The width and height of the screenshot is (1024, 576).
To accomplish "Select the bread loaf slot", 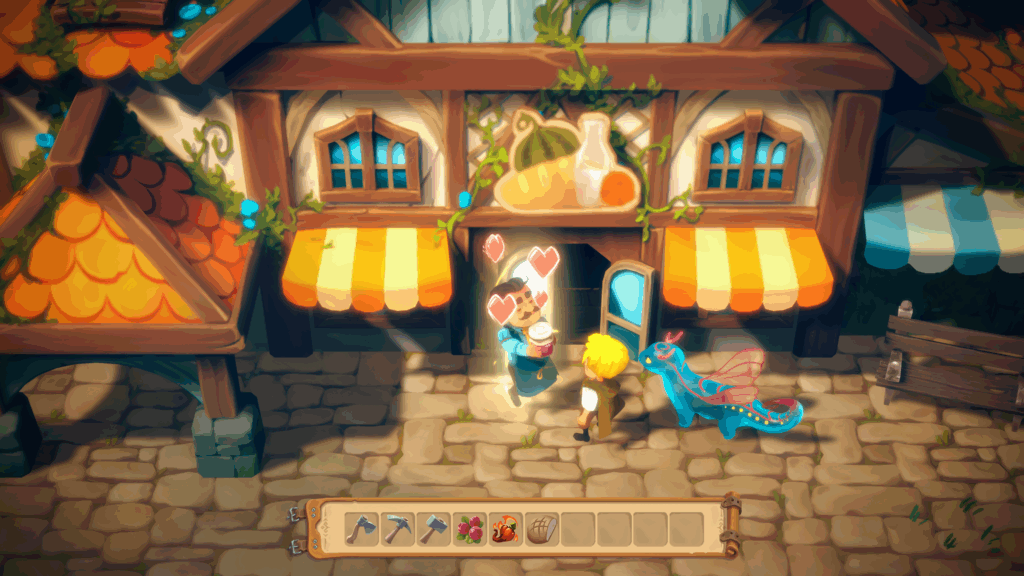I will [x=541, y=528].
